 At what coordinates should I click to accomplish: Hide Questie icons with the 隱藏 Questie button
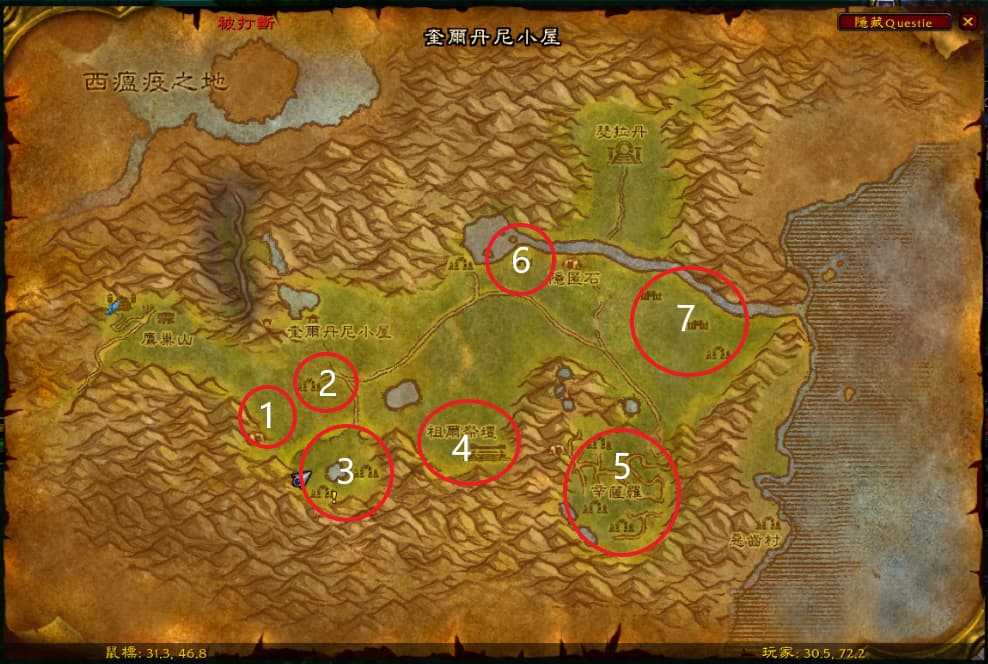coord(895,22)
